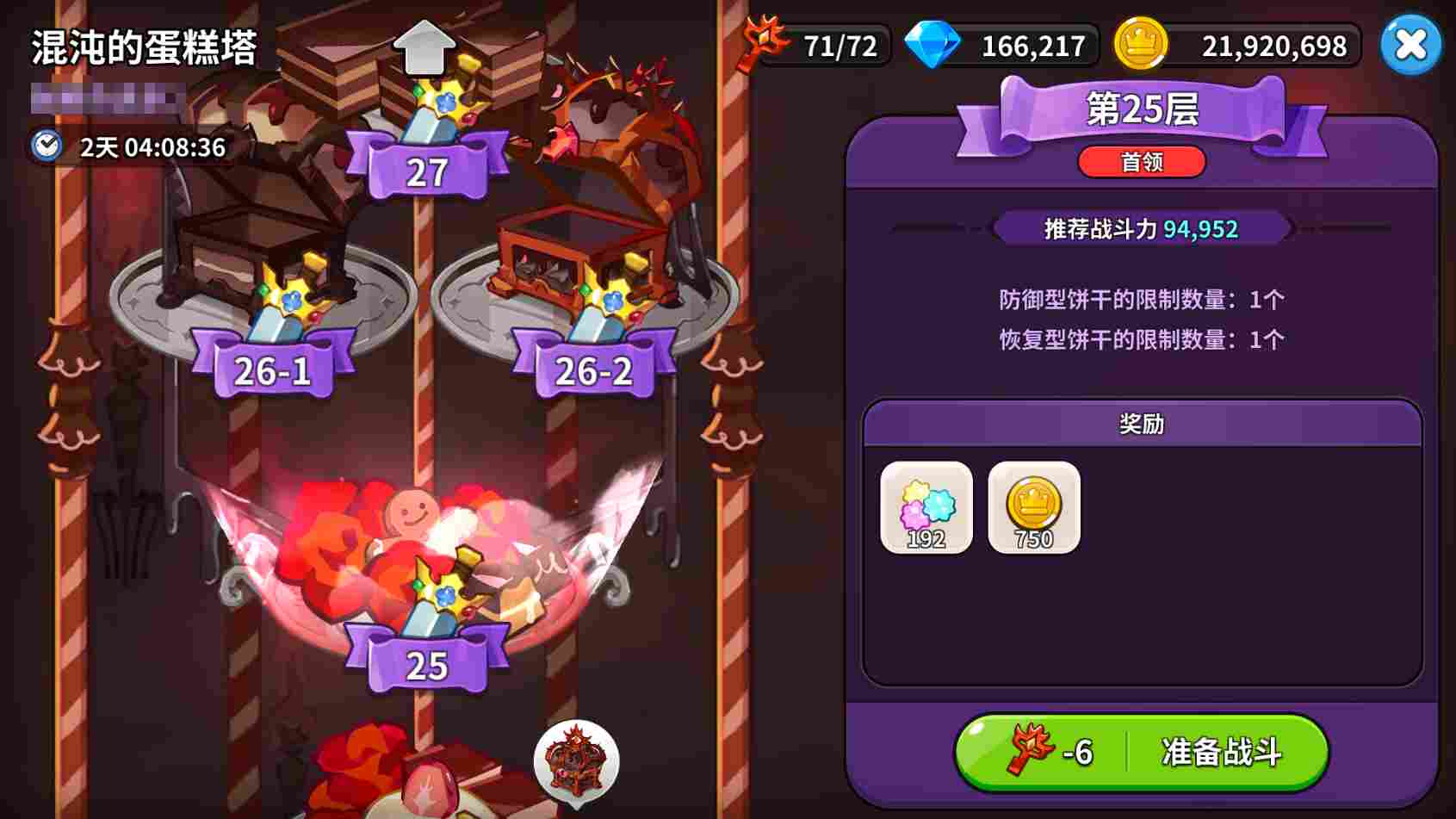Click the 第25层 floor banner
This screenshot has height=819, width=1456.
click(x=1142, y=109)
